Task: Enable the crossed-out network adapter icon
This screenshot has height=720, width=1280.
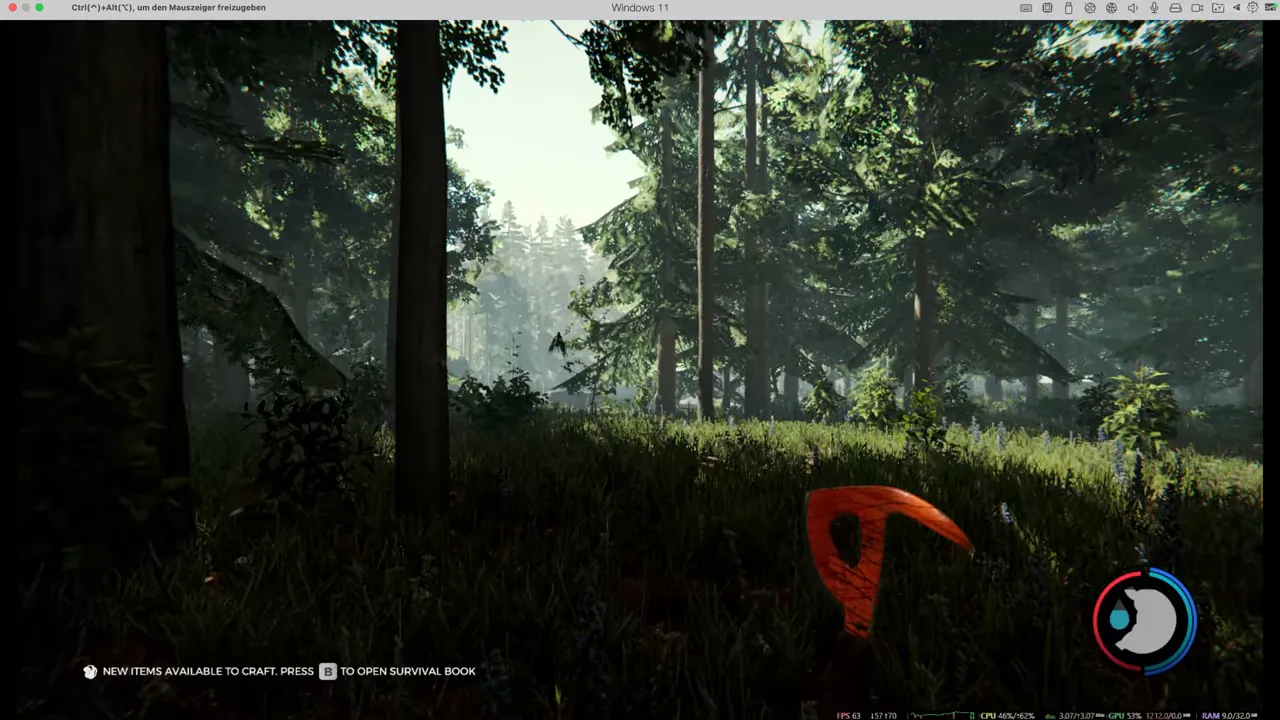Action: click(1089, 8)
